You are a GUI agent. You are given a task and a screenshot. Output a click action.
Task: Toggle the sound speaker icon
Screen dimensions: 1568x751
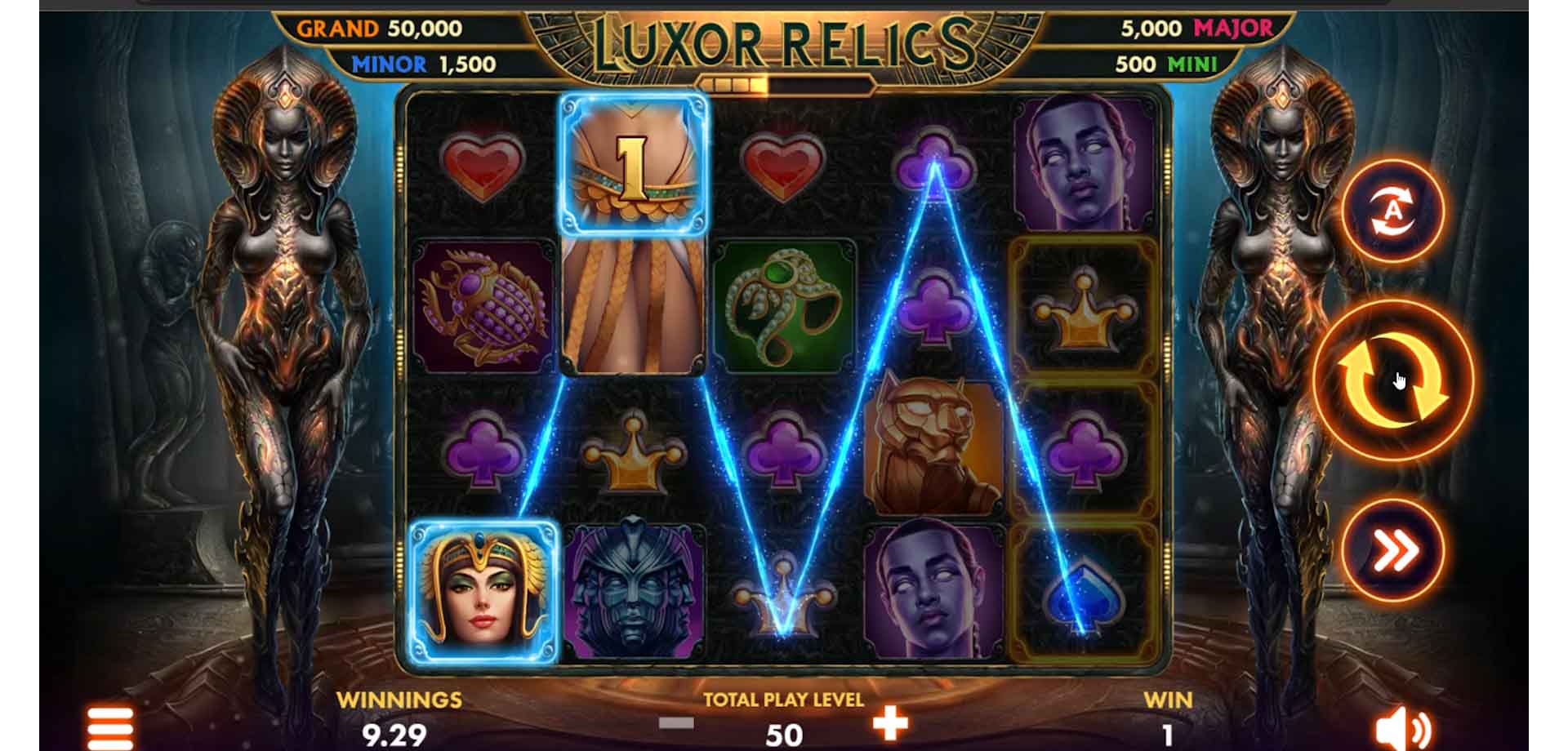coord(1401,729)
